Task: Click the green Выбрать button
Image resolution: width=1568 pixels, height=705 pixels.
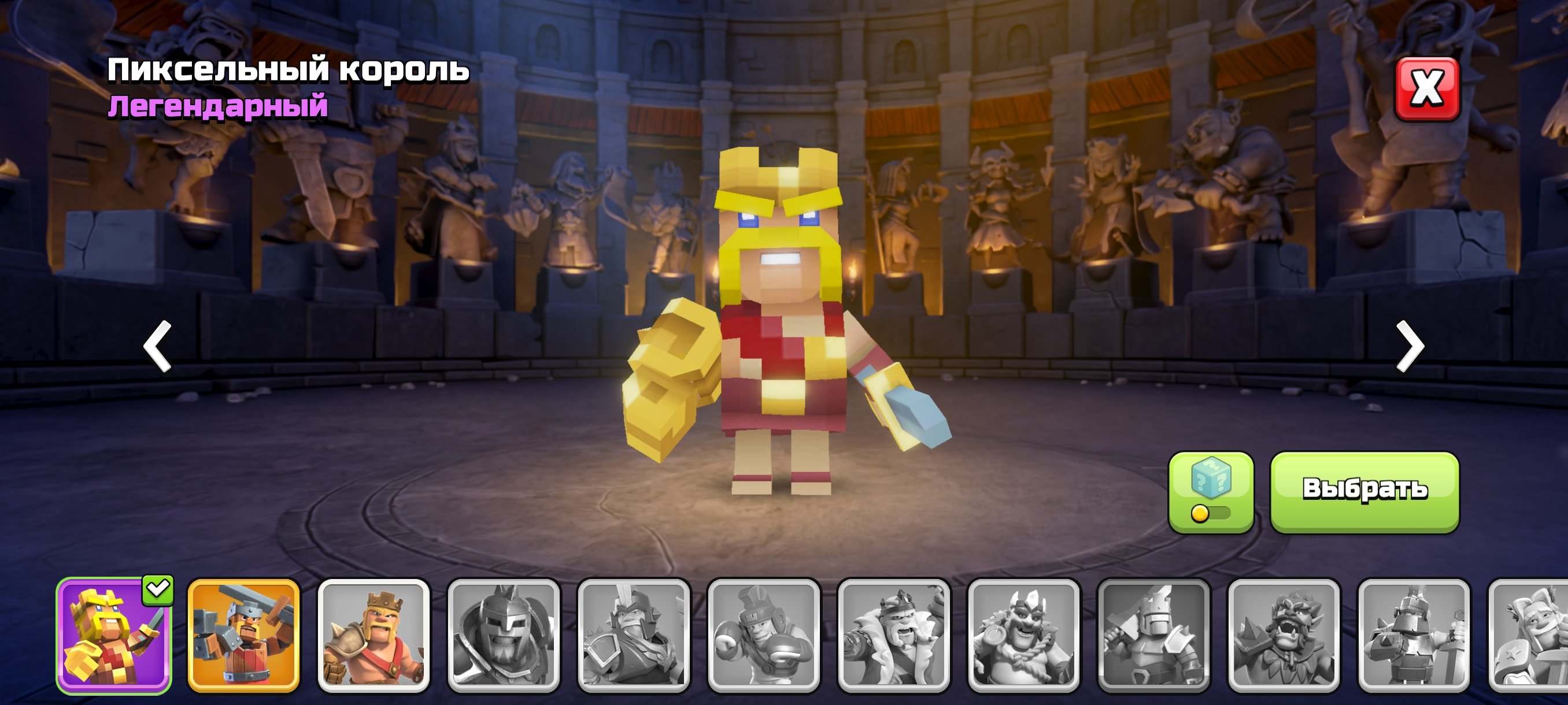Action: pos(1364,491)
